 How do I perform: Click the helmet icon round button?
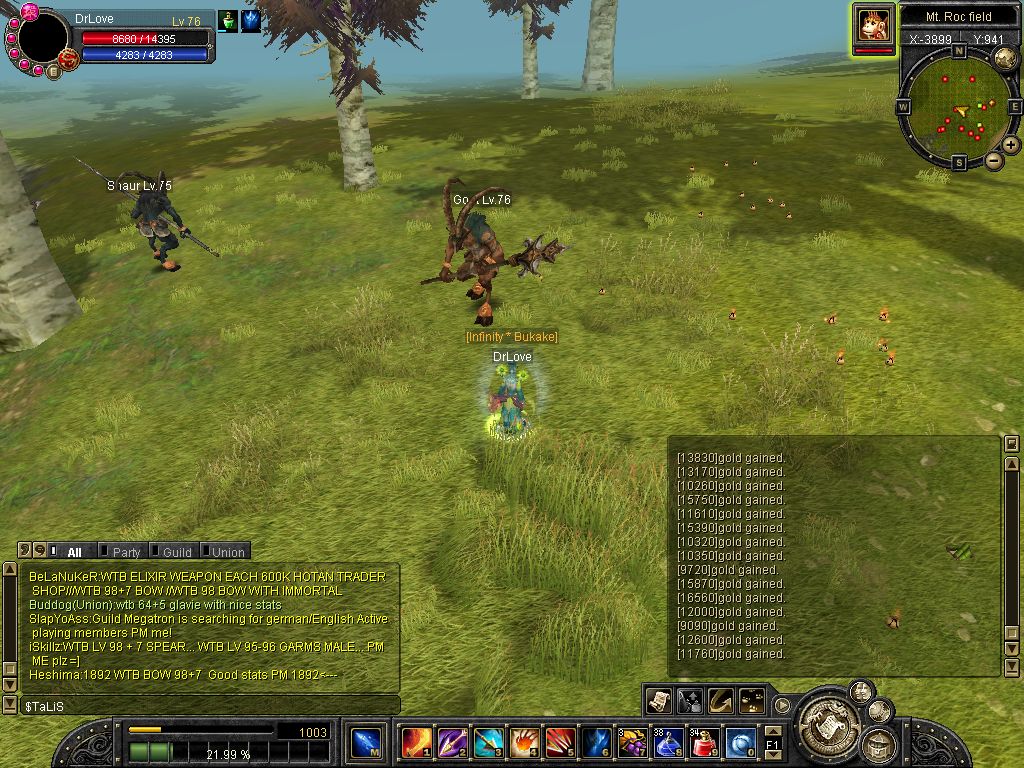[x=879, y=744]
